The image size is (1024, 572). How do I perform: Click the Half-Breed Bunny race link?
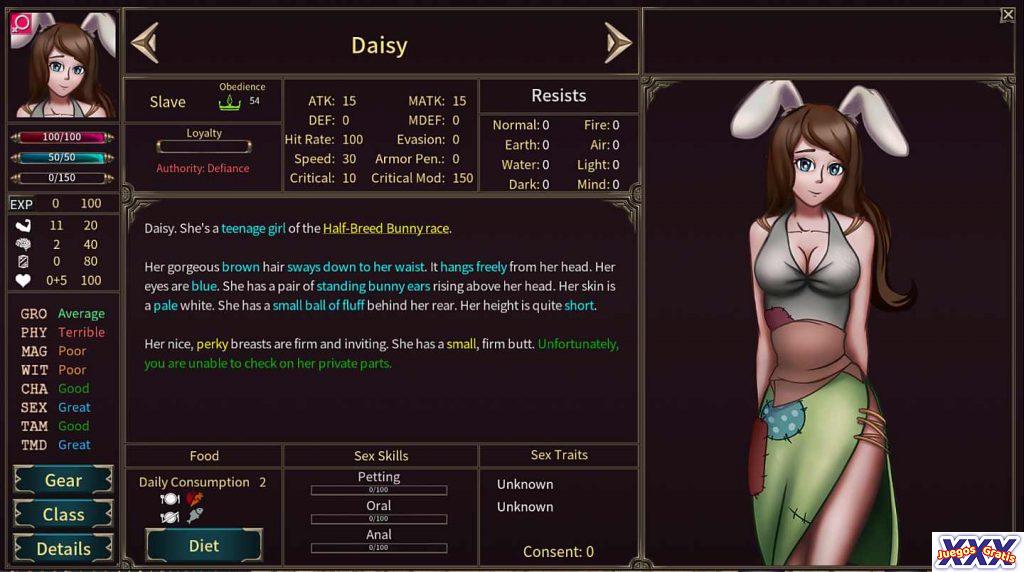386,228
